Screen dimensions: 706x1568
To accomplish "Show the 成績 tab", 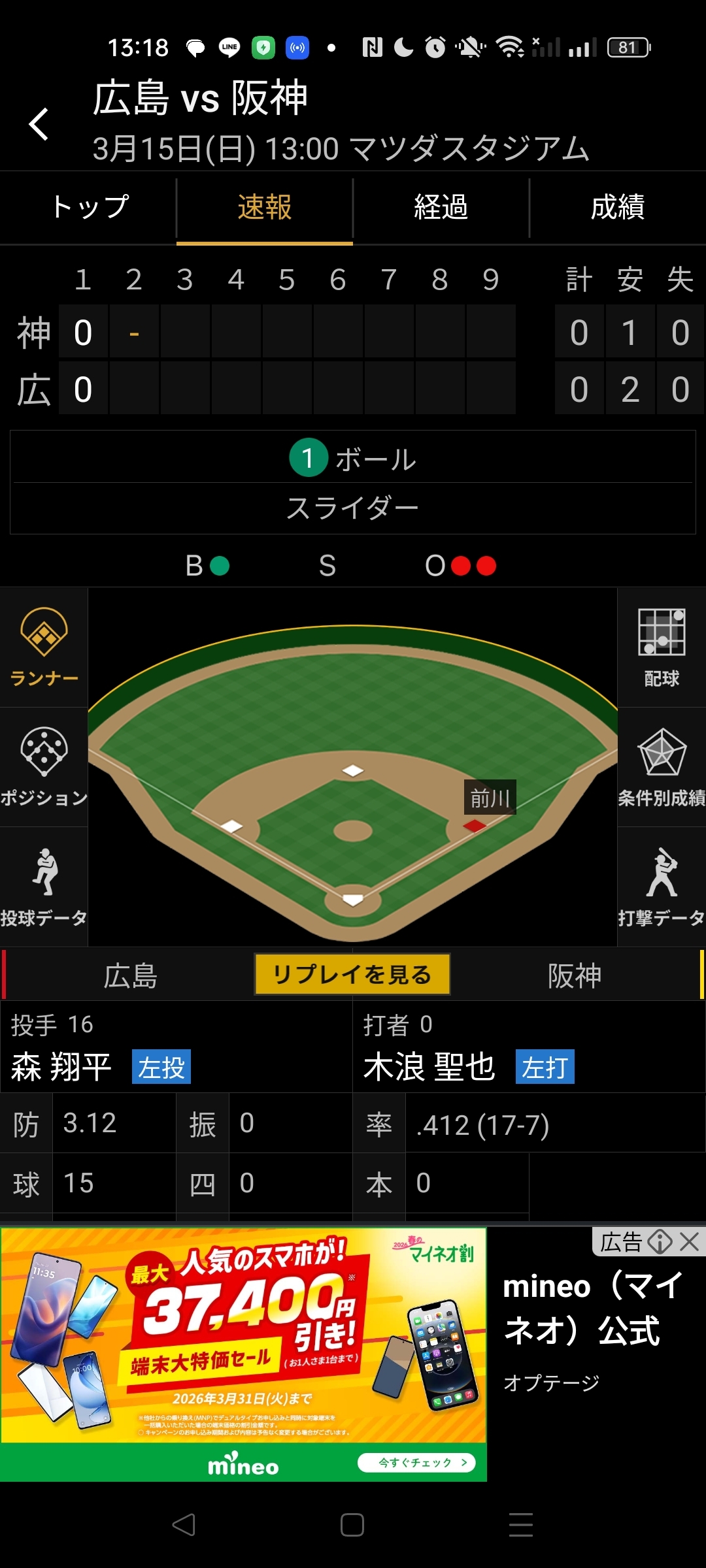I will pos(617,208).
